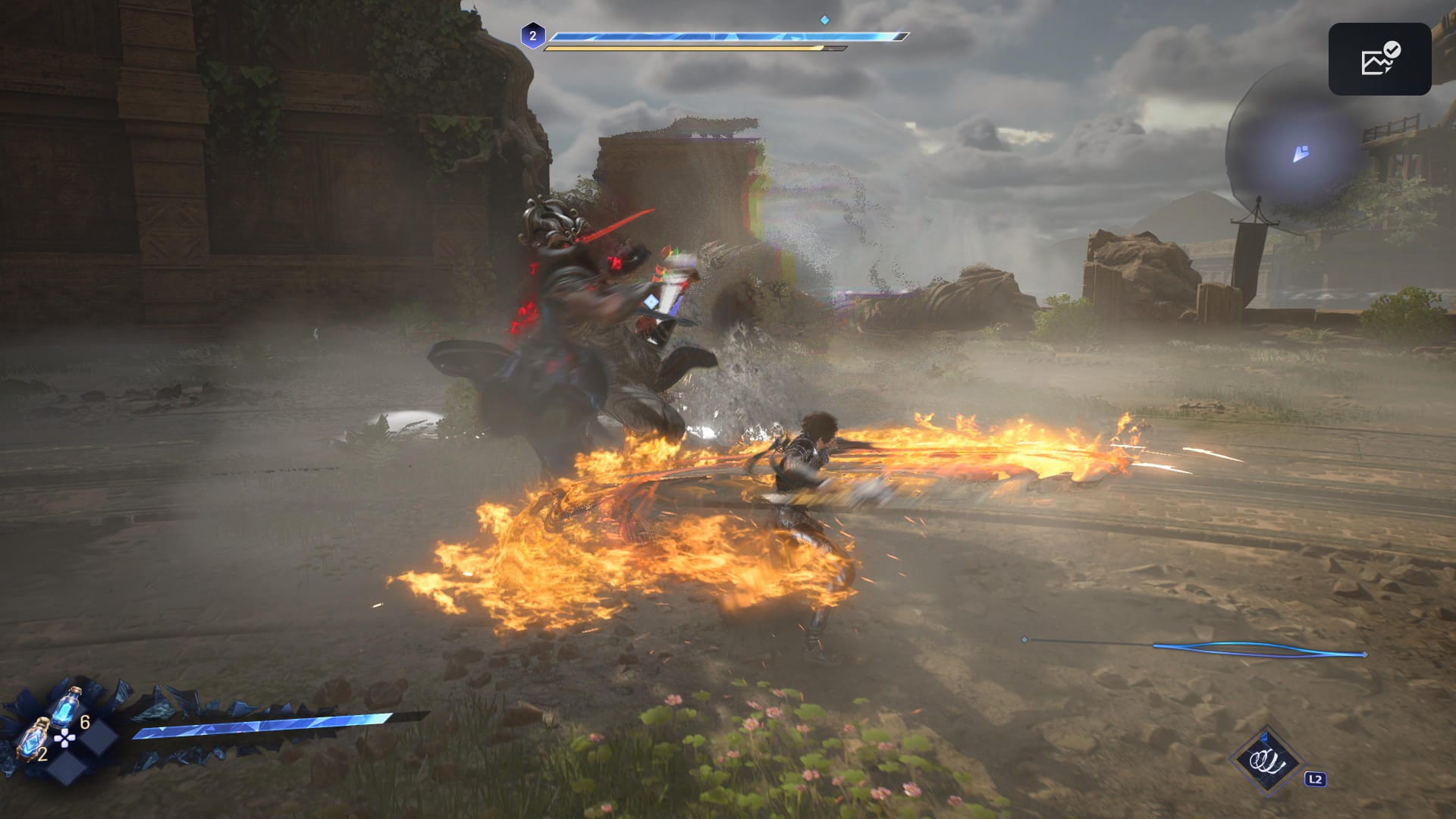1456x819 pixels.
Task: Use the potion with 6 remaining
Action: [70, 705]
